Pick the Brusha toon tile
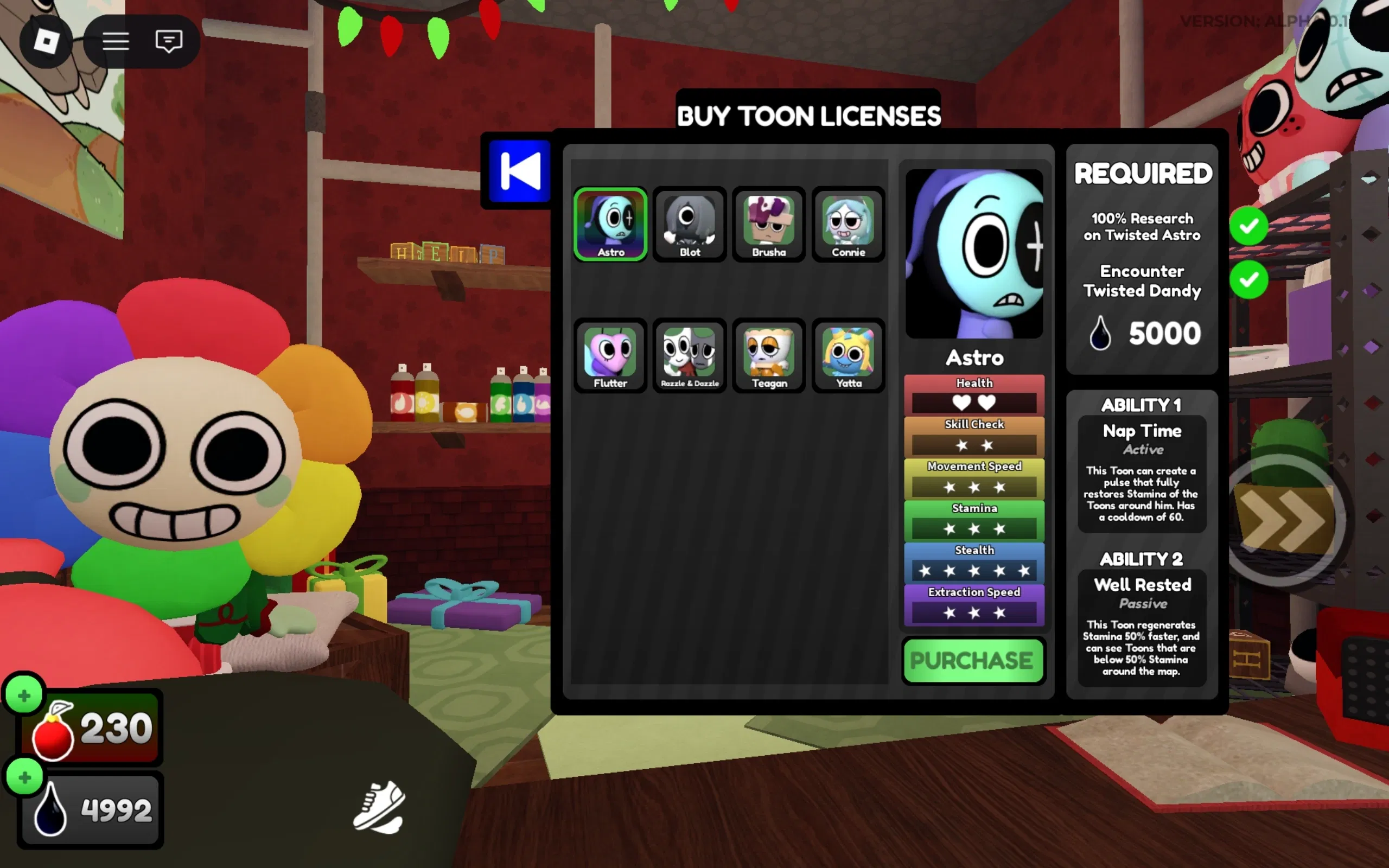Screen dimensions: 1389x868 (768, 225)
